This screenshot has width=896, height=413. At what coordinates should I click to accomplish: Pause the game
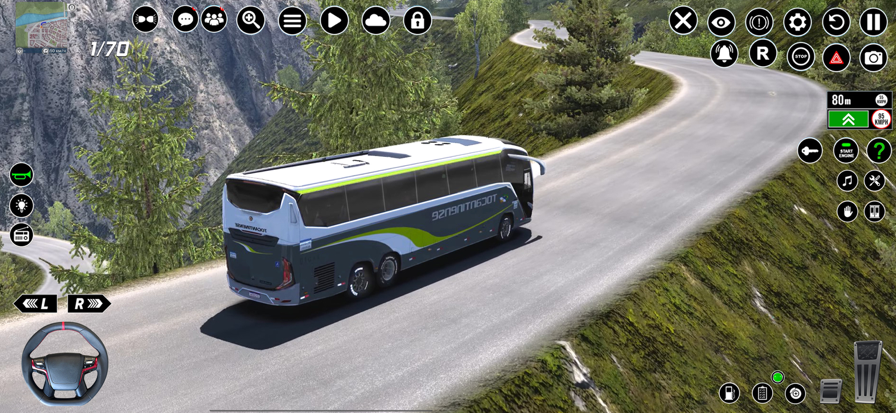[873, 21]
